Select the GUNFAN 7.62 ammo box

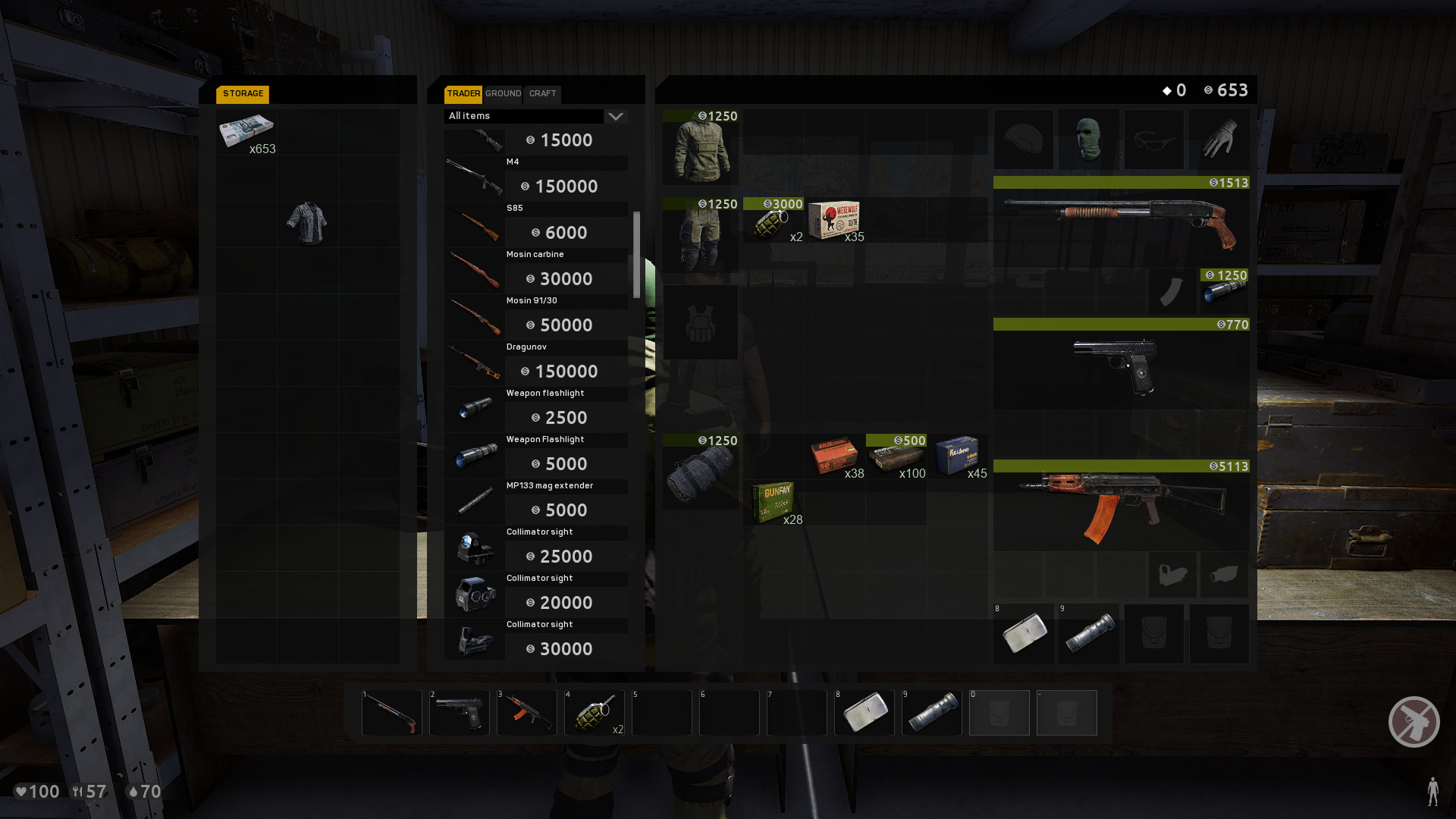775,500
